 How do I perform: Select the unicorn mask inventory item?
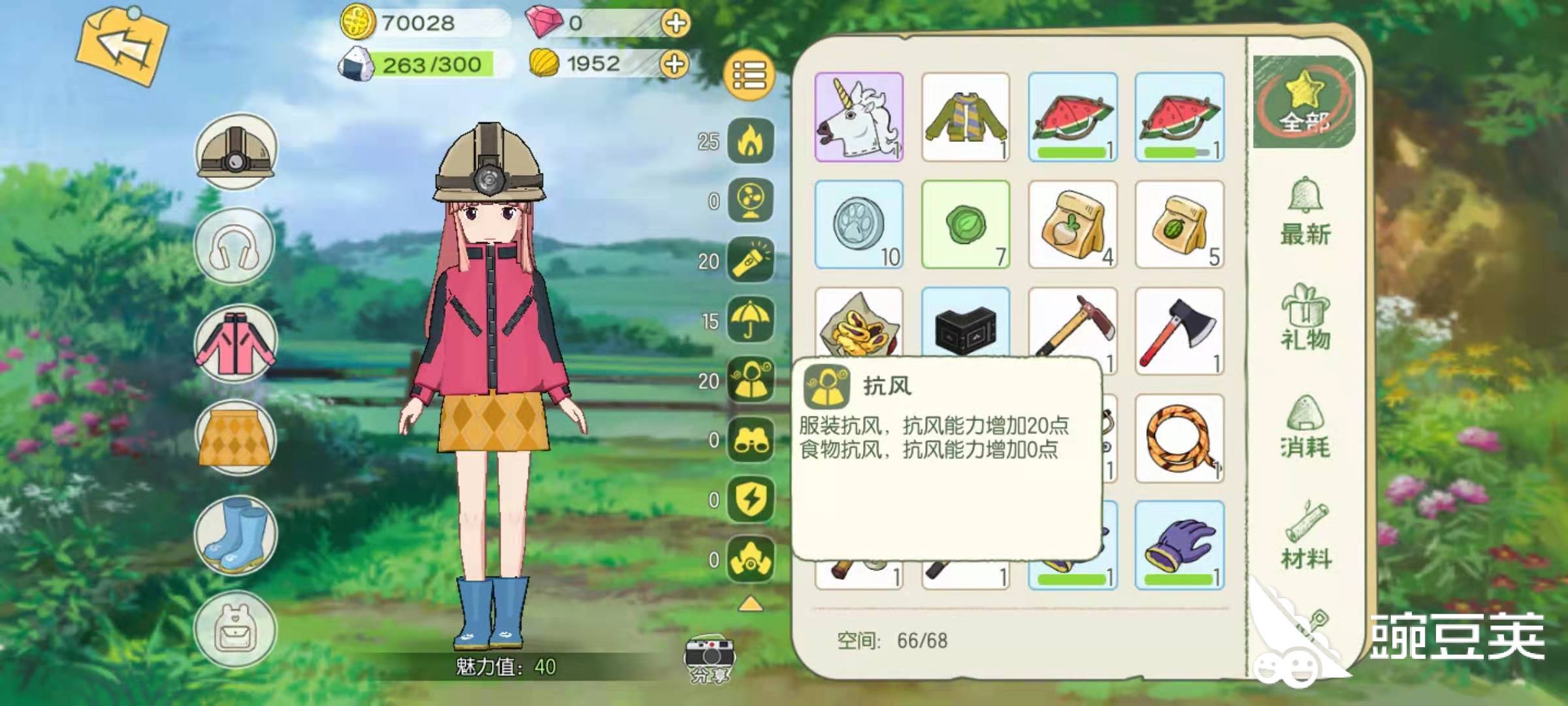(x=857, y=118)
